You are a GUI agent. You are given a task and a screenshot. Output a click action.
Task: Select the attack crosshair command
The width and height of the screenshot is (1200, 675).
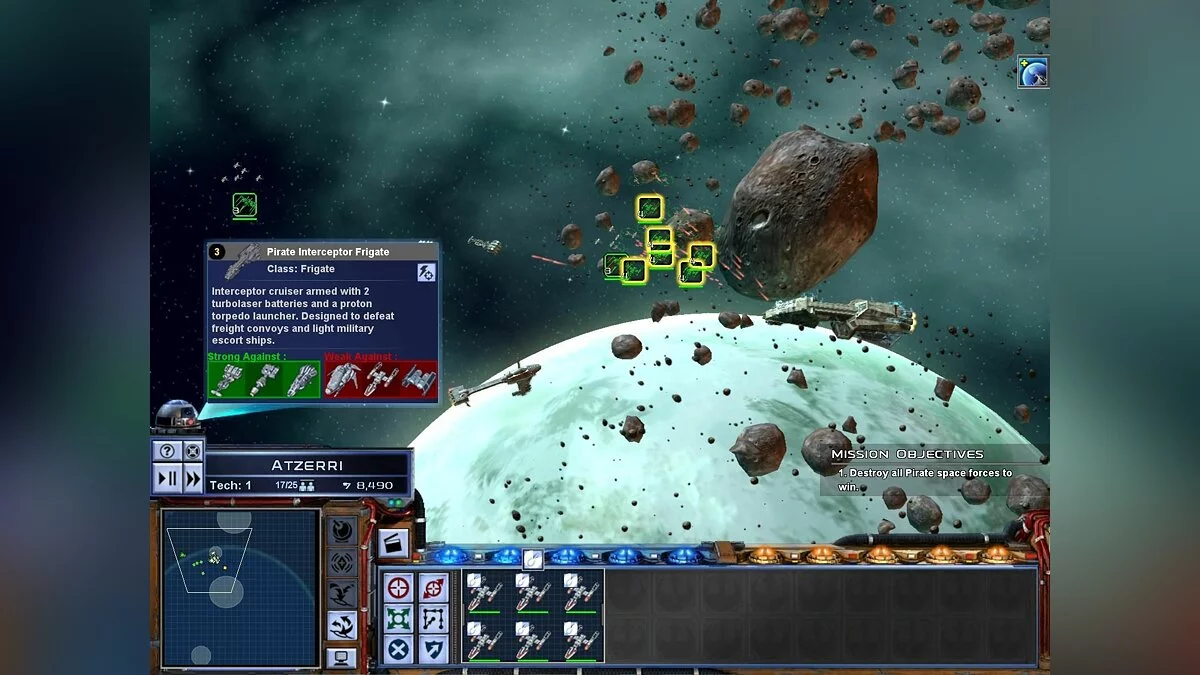pyautogui.click(x=399, y=587)
